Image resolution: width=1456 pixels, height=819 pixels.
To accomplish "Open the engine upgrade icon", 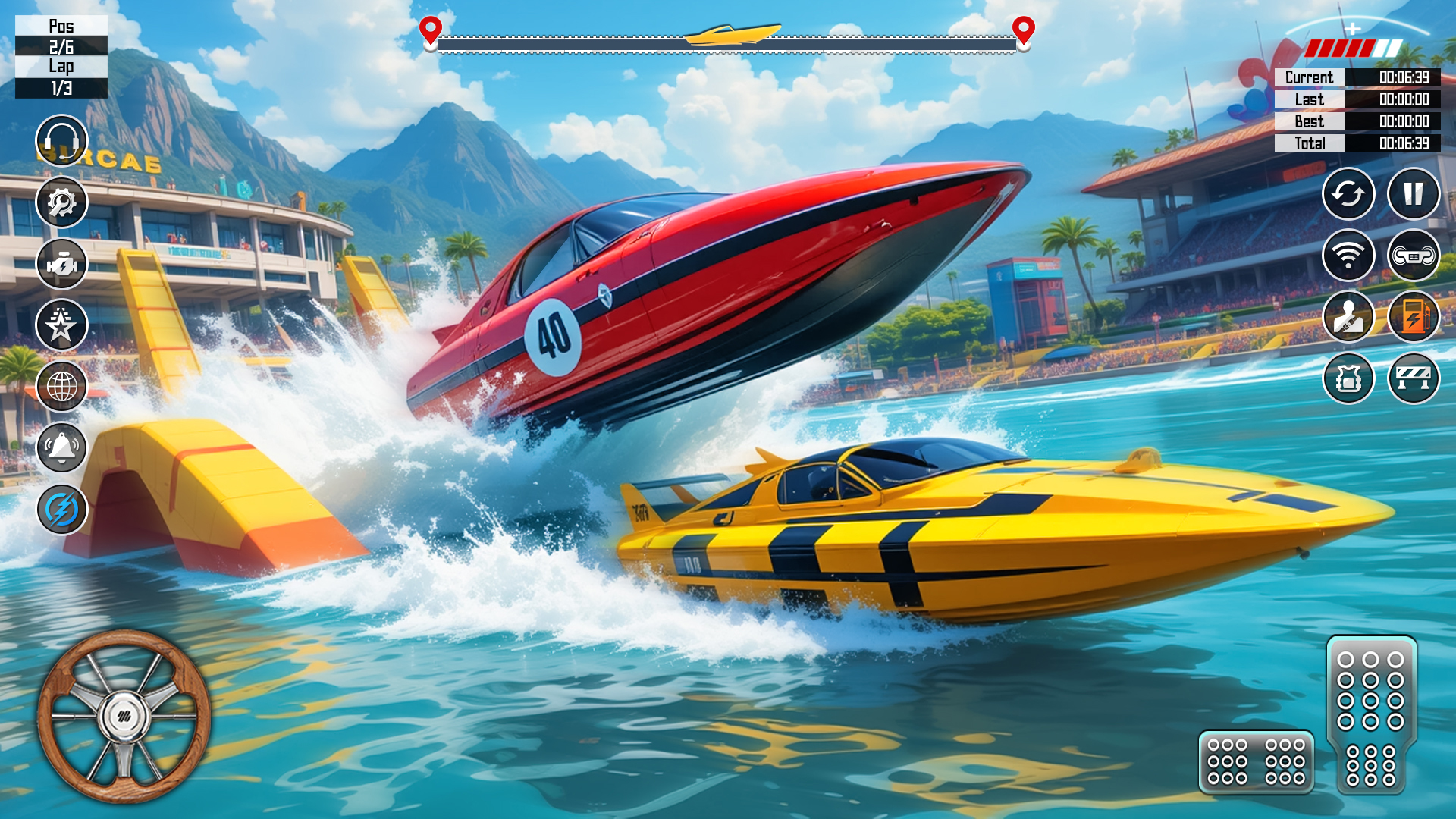I will 62,264.
